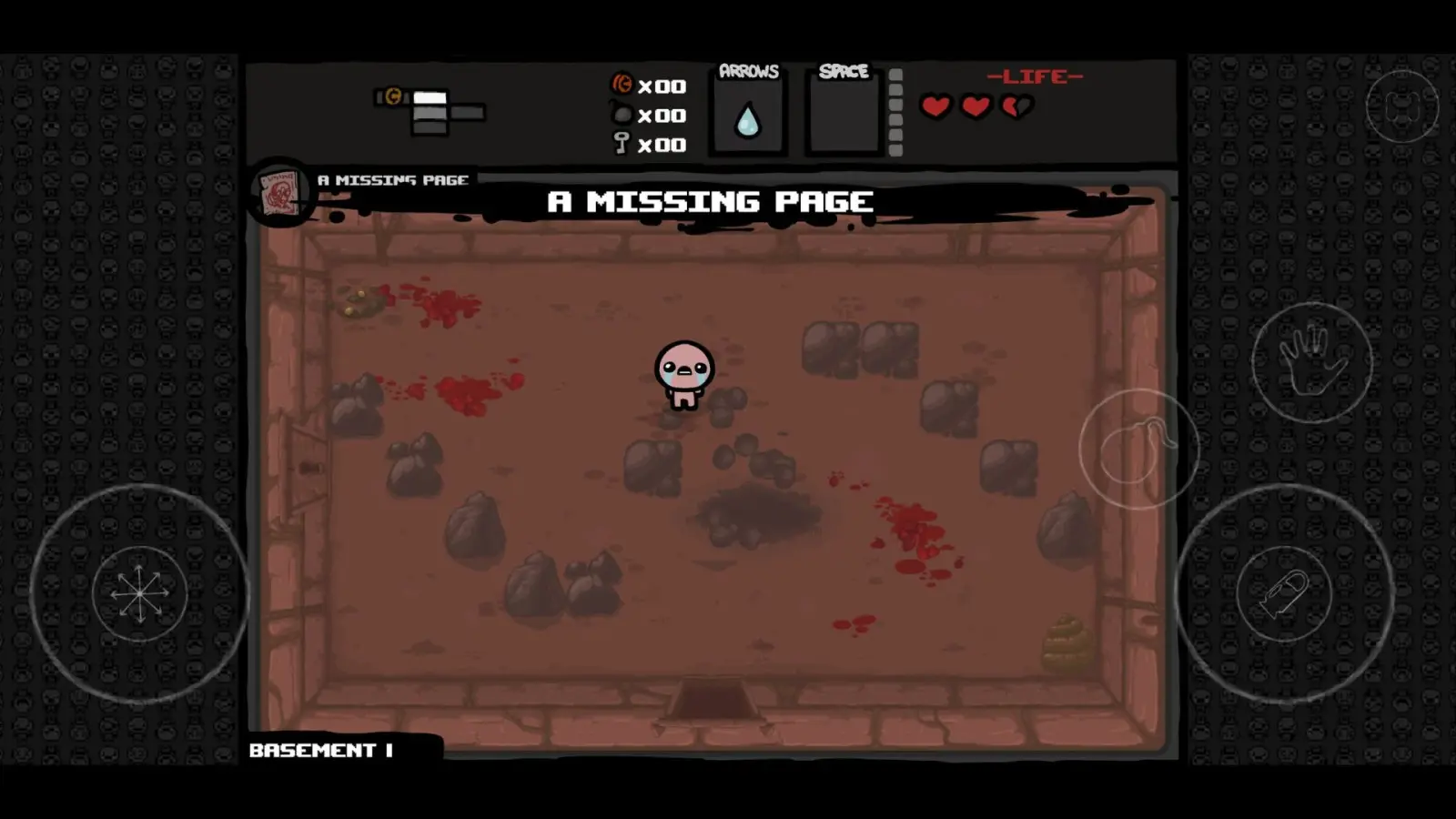Click the first full red heart in LIFE

click(935, 105)
